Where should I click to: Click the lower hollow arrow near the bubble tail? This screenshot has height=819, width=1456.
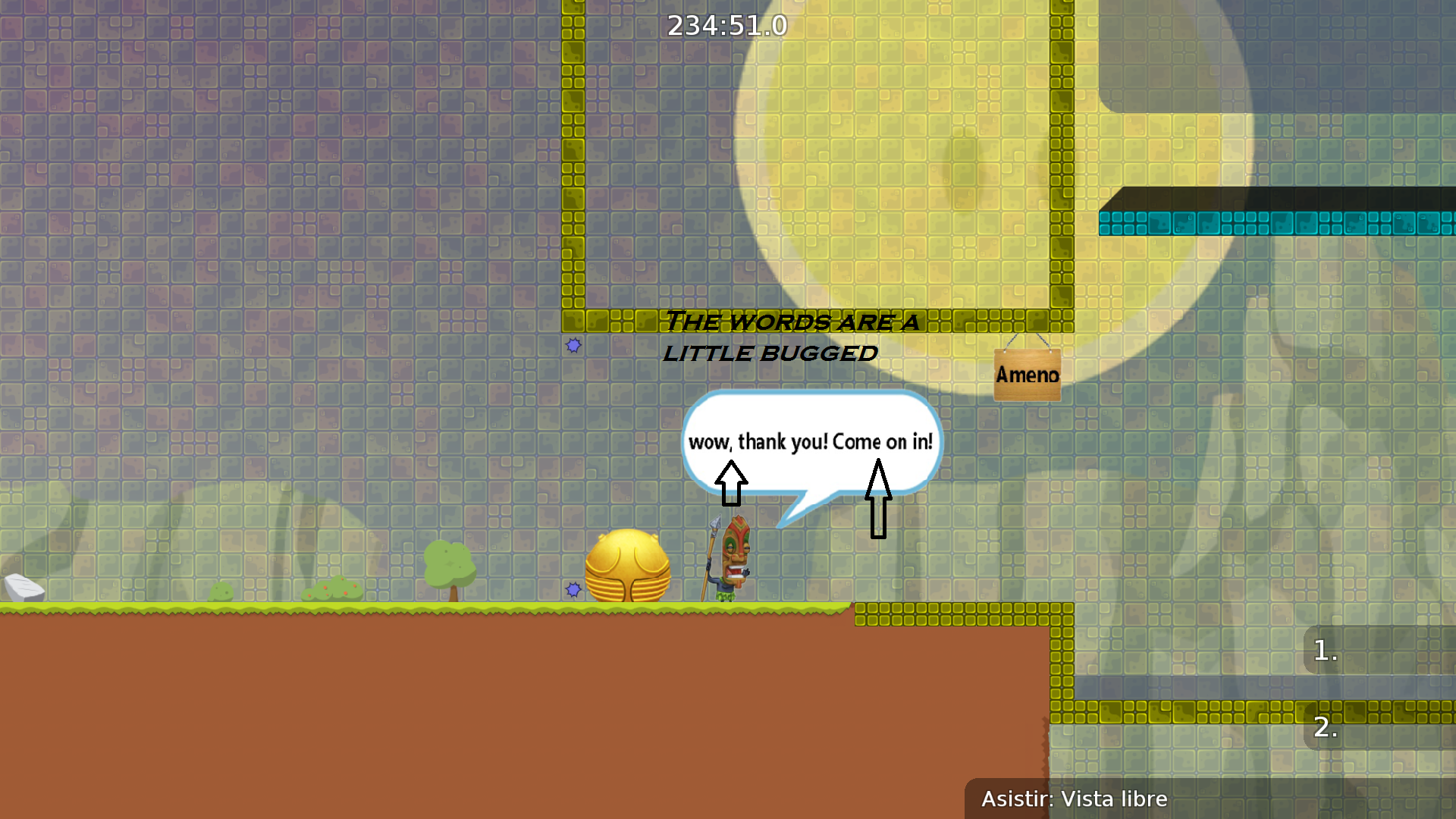[x=880, y=500]
